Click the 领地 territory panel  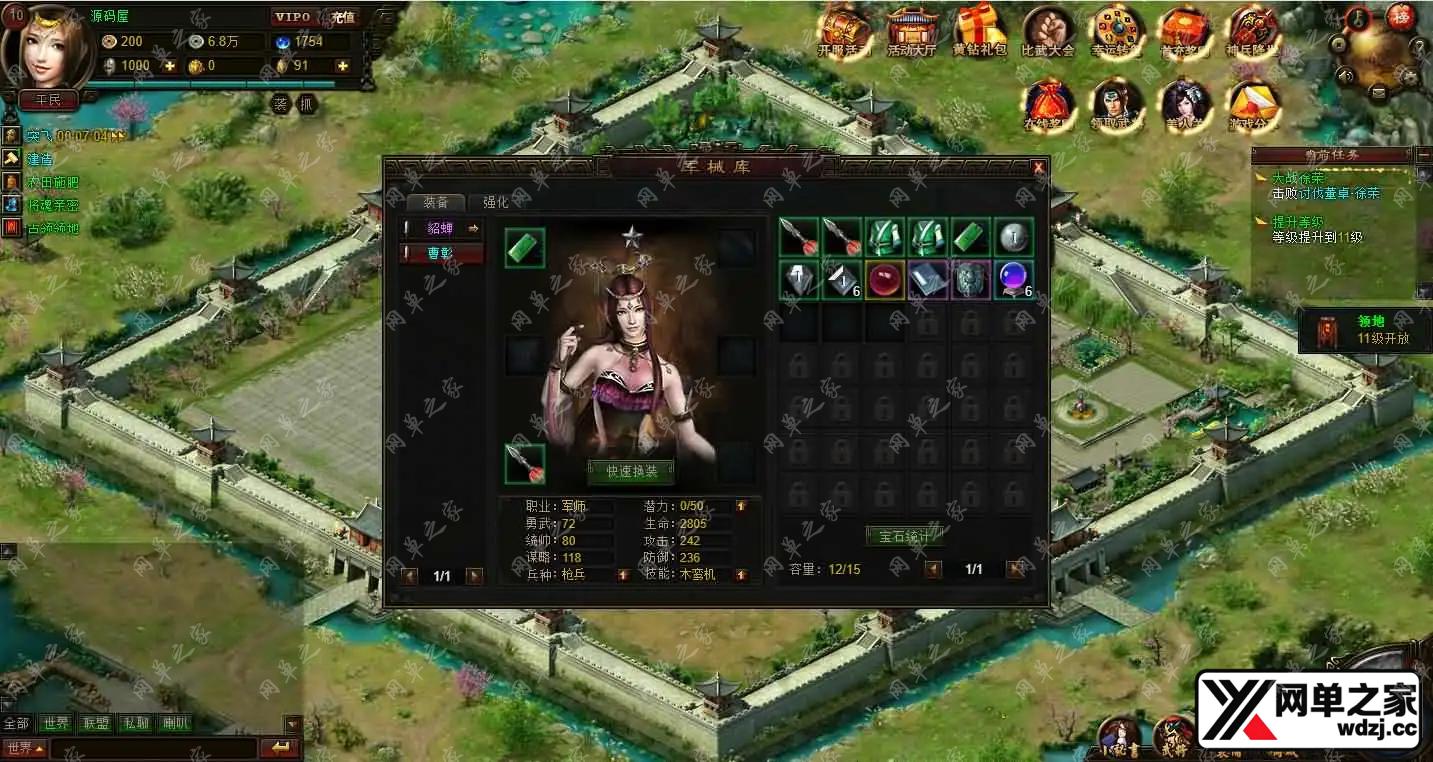click(1359, 331)
